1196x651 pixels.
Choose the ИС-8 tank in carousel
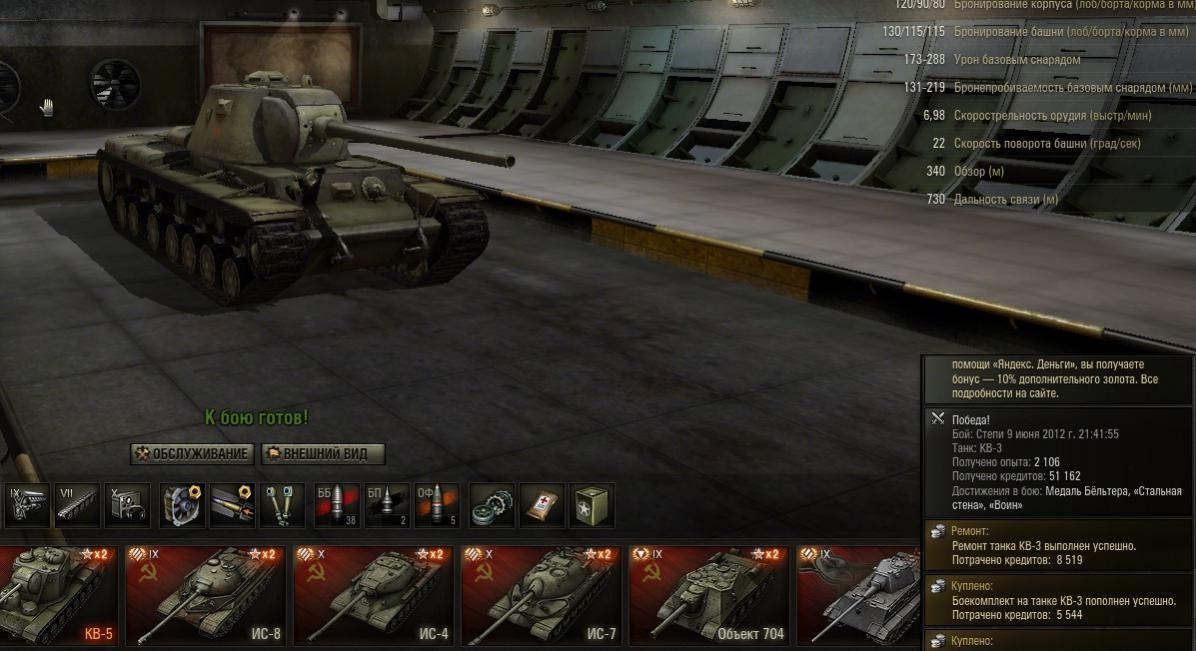205,596
